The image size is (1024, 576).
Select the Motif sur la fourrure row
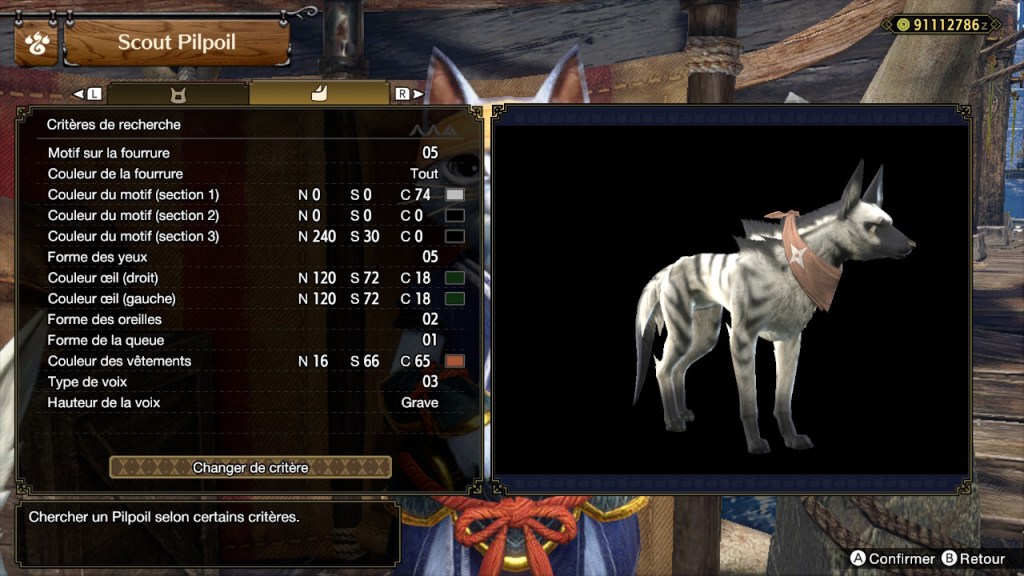click(243, 153)
